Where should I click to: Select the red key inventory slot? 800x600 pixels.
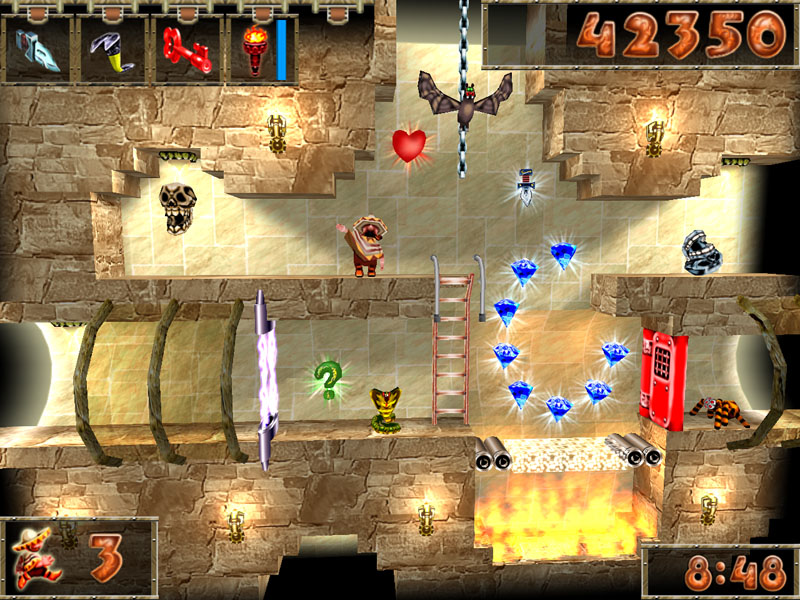pyautogui.click(x=187, y=49)
